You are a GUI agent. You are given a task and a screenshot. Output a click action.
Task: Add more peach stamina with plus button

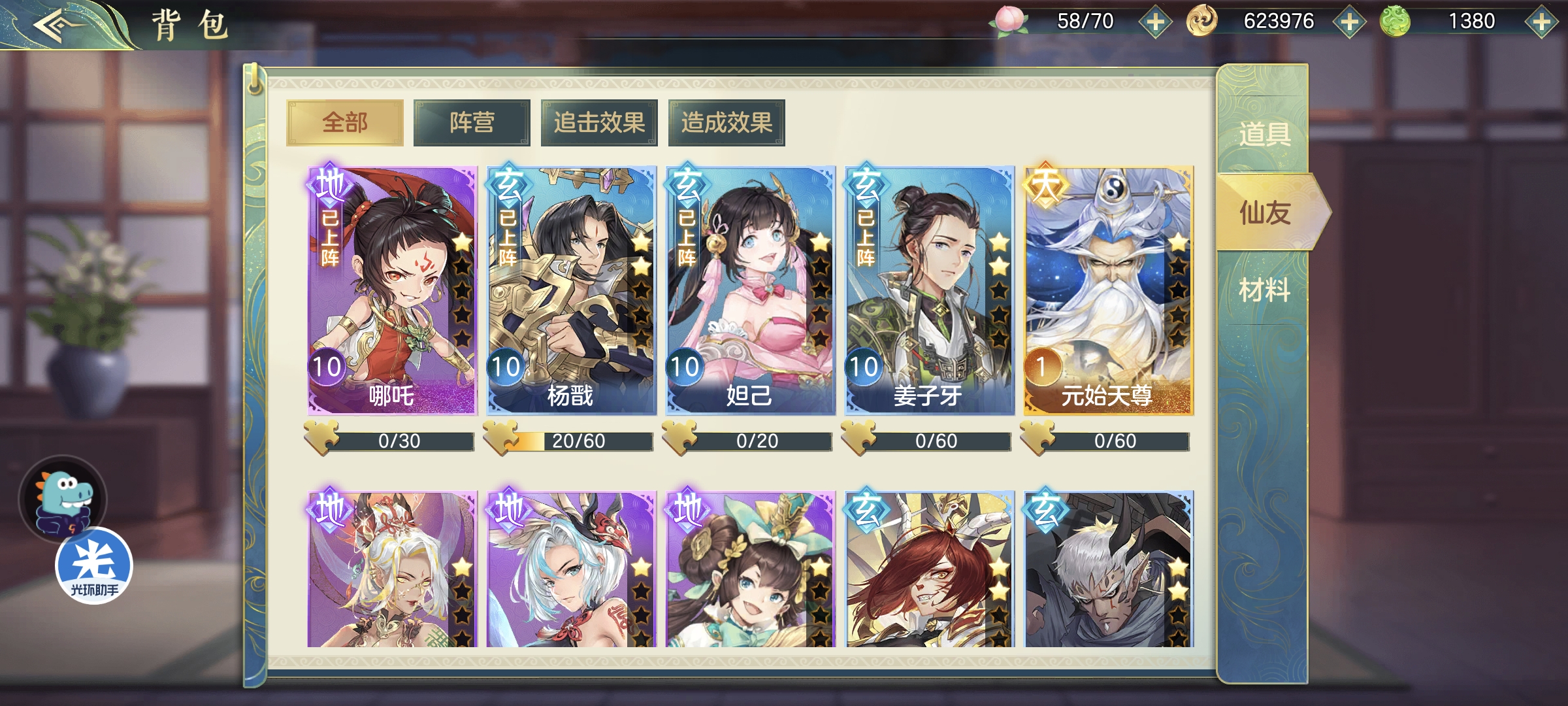pos(1154,22)
